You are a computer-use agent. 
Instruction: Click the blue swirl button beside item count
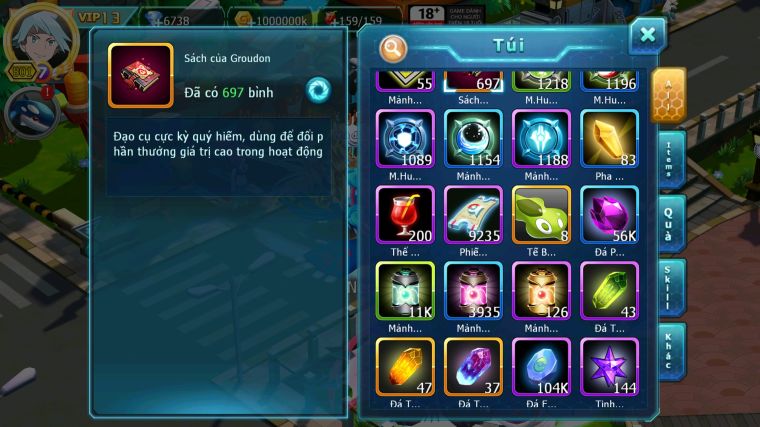tap(318, 89)
